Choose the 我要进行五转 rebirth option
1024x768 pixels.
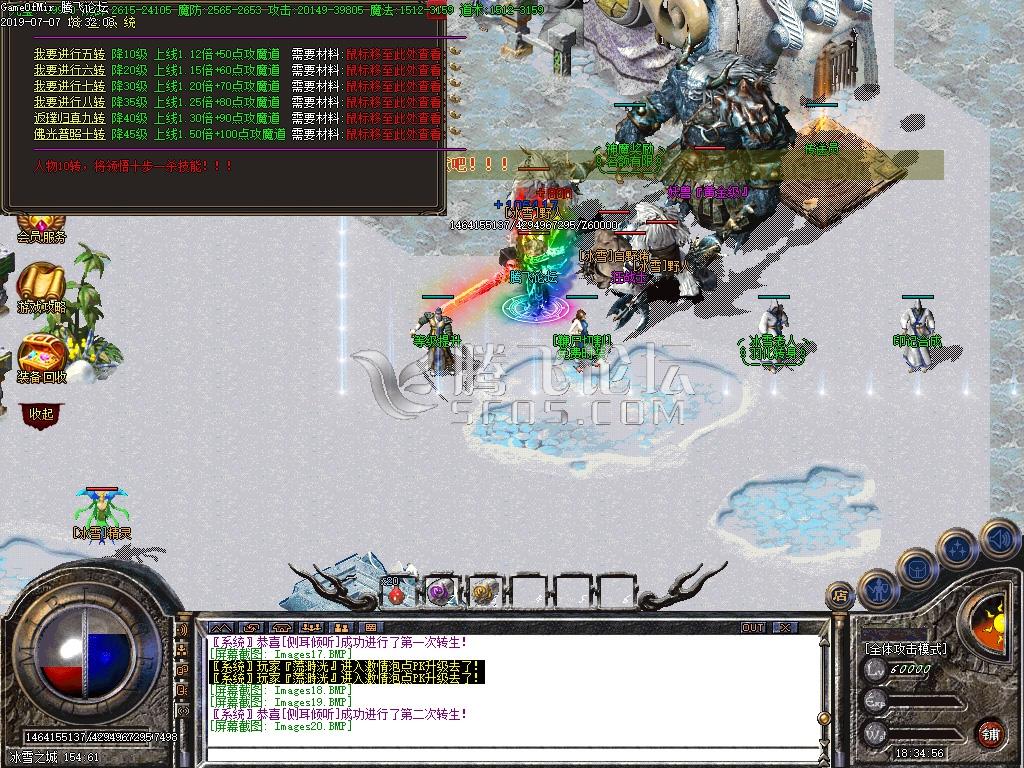click(x=69, y=54)
